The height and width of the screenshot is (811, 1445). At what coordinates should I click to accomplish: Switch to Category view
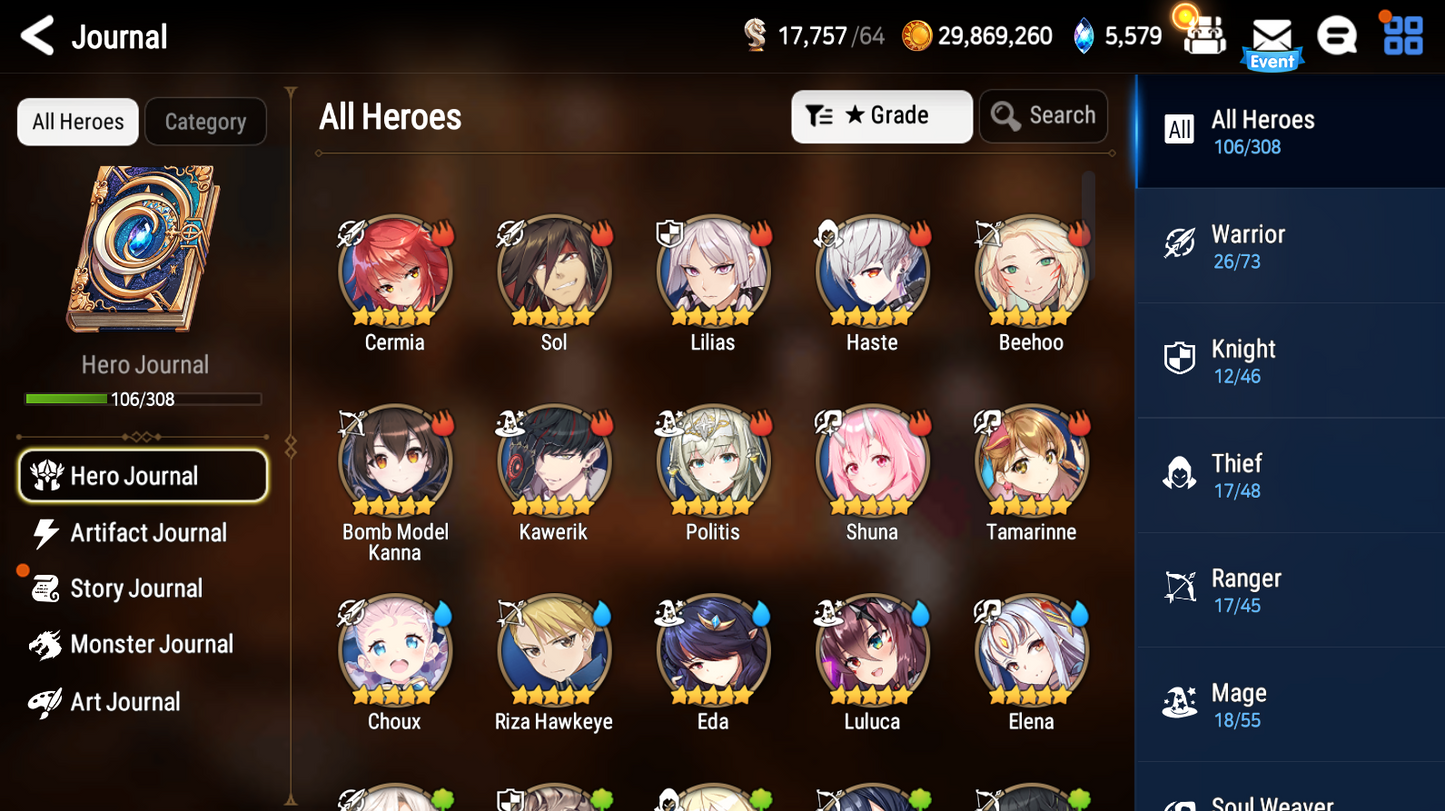click(205, 121)
